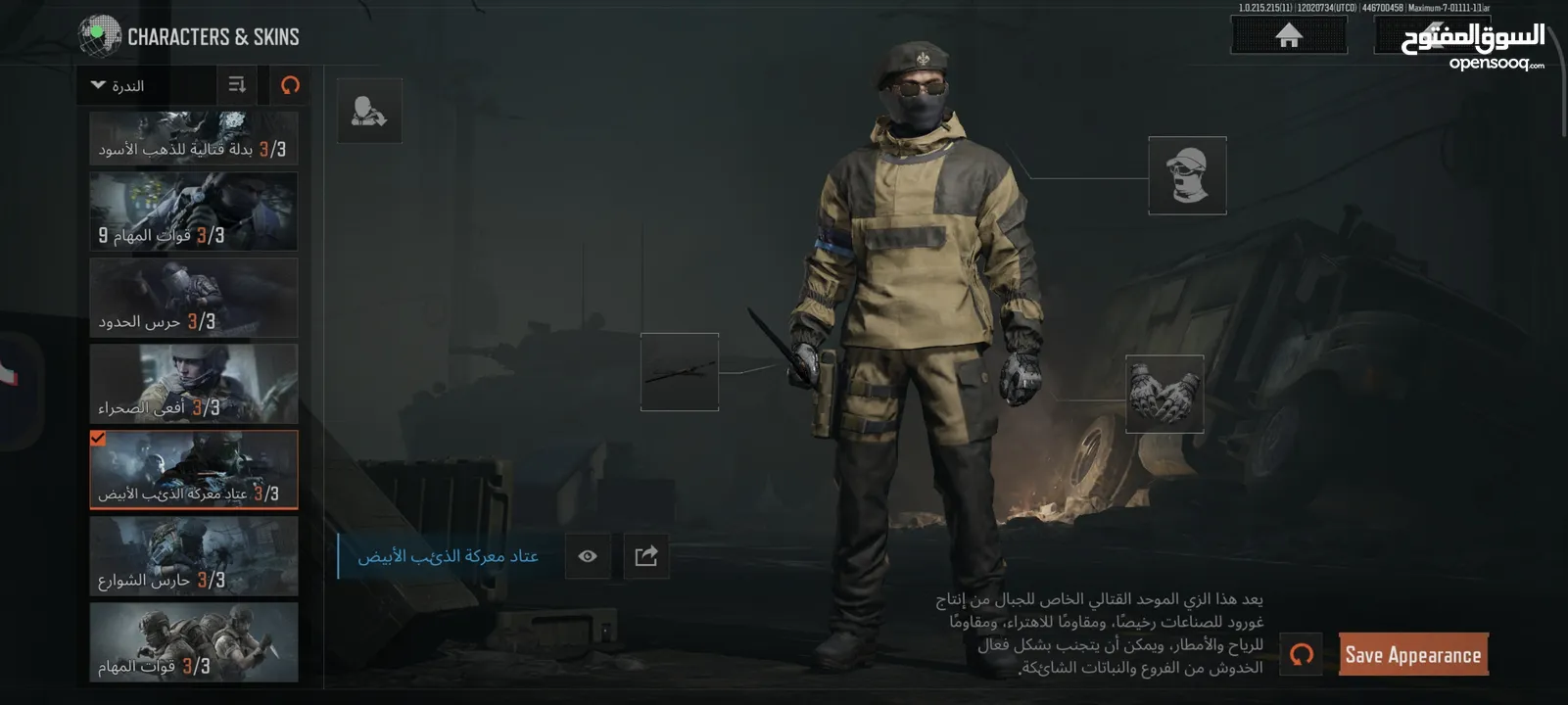Select the عتاد معركة الذئب الأبيض skin

(193, 470)
